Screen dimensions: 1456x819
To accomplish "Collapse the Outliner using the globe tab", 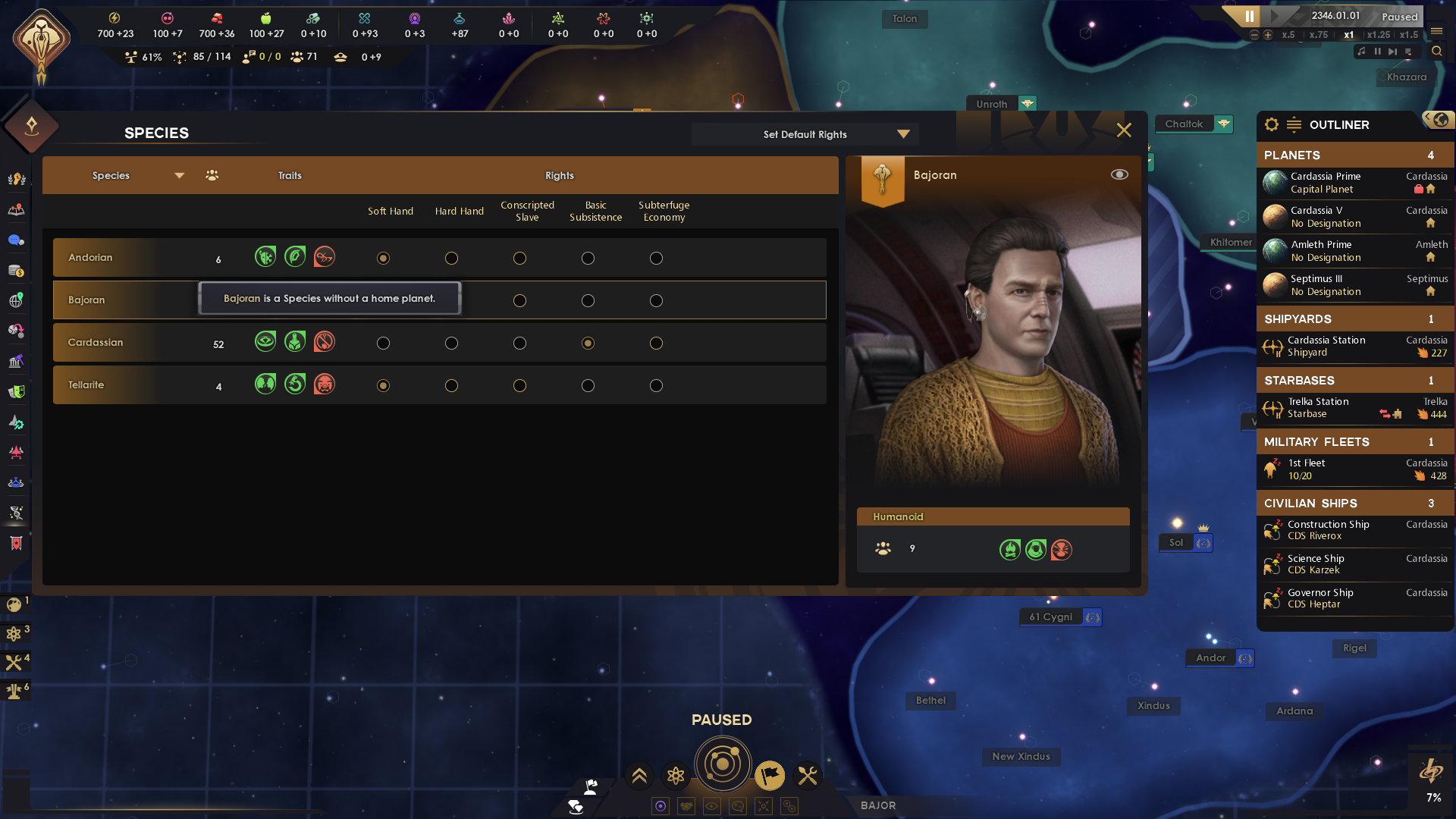I will (1441, 120).
